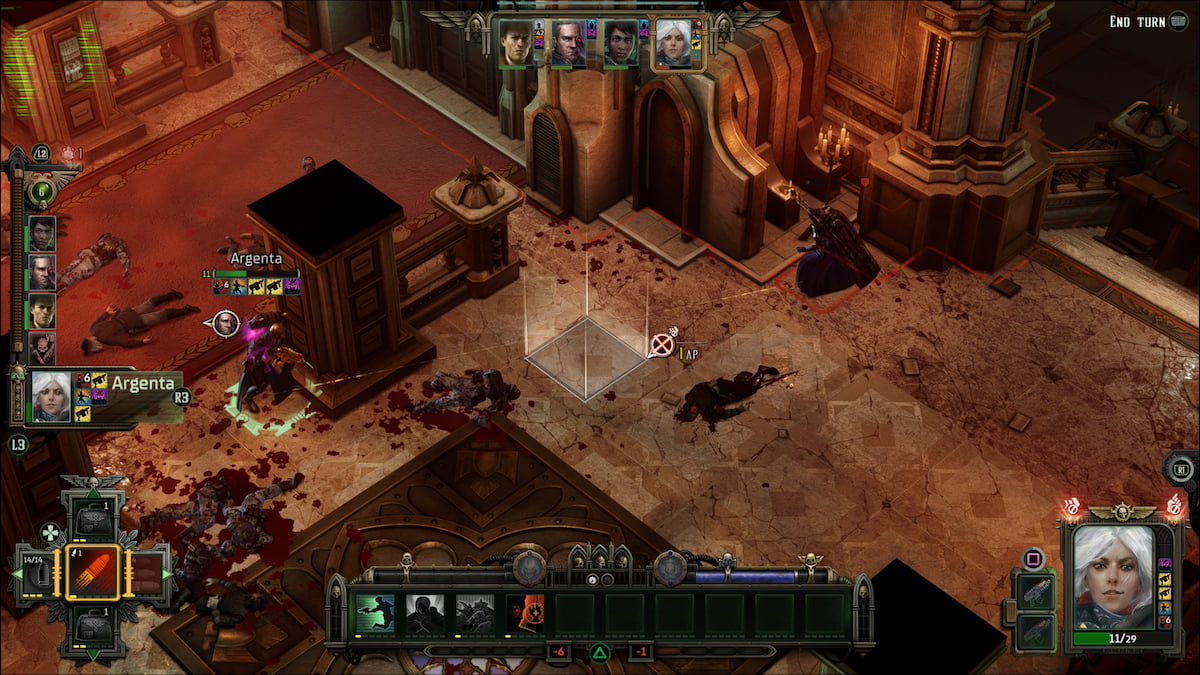Viewport: 1200px width, 675px height.
Task: Use the hooded figure ability on the action bar
Action: coord(425,614)
